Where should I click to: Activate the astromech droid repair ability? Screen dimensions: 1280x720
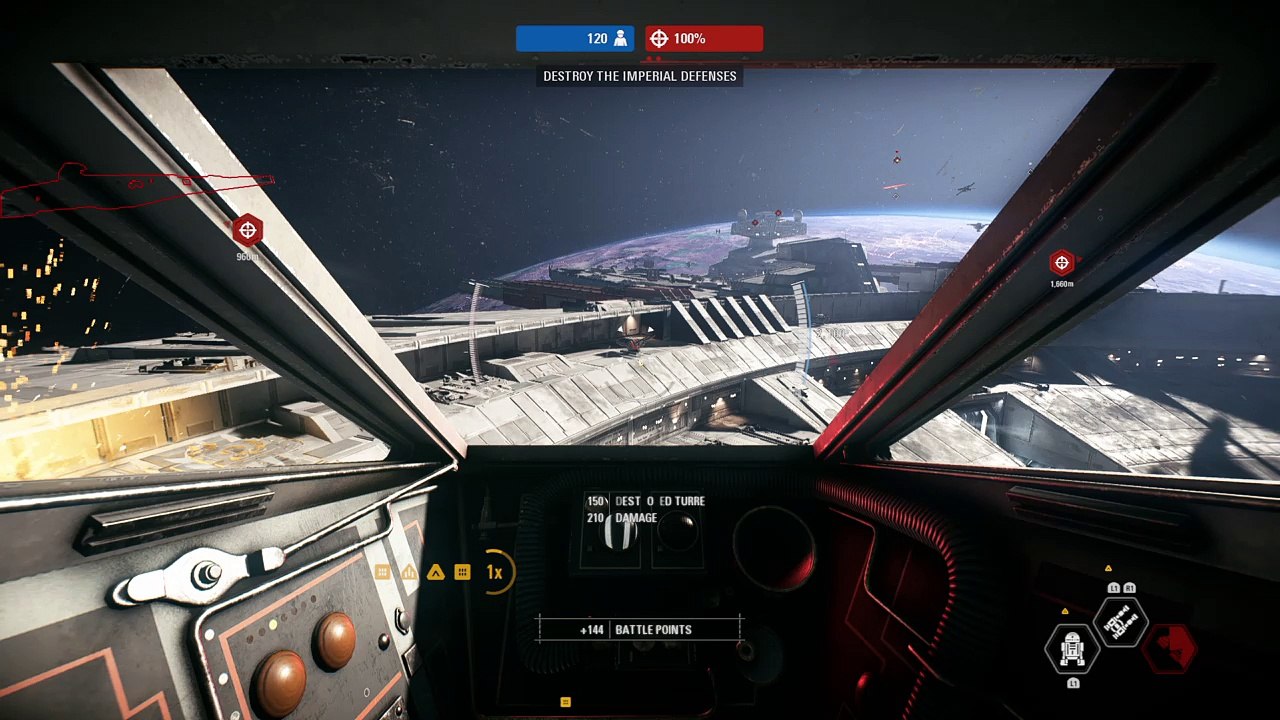point(1072,648)
